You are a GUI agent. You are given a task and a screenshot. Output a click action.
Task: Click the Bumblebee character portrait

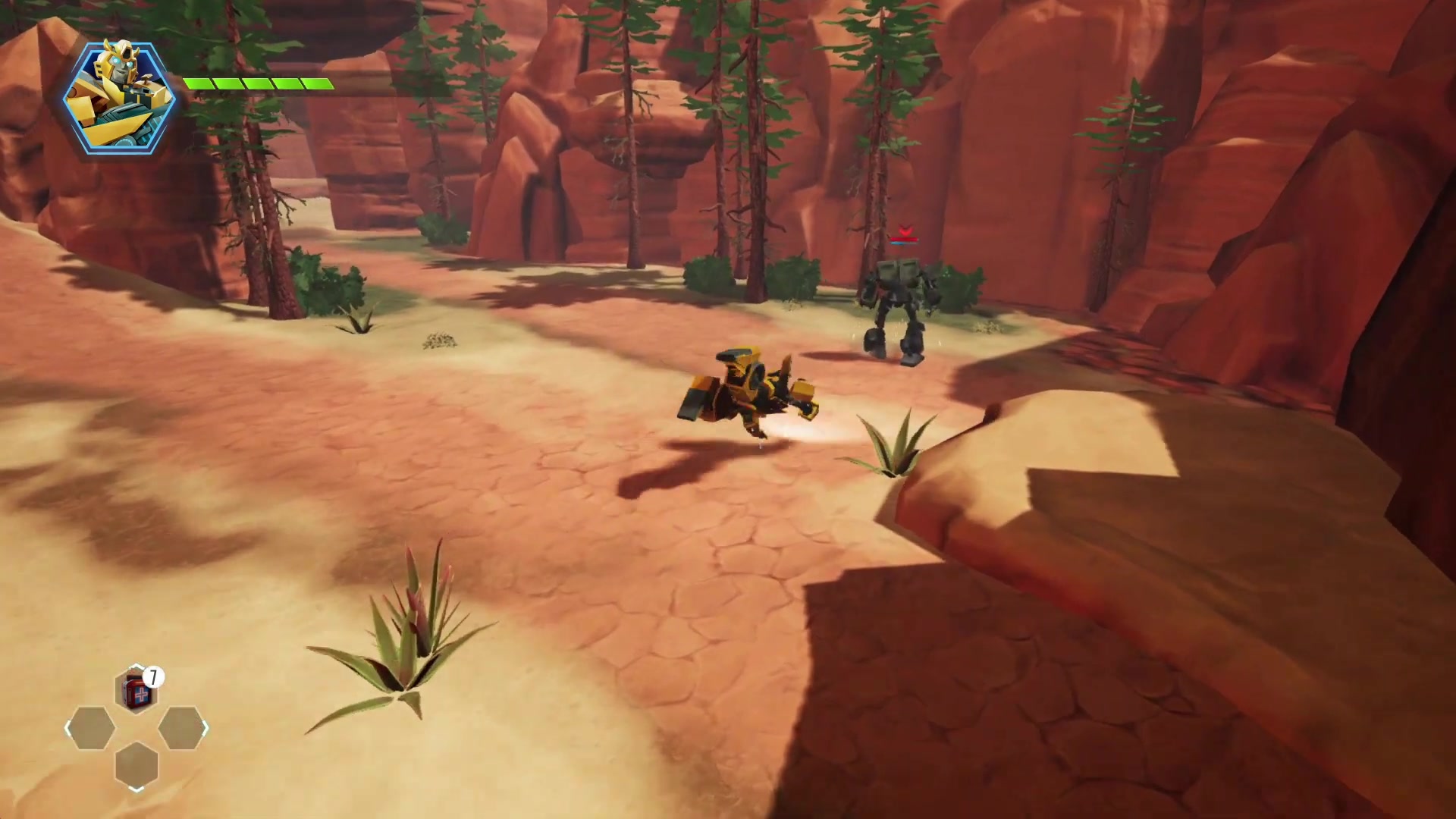[x=119, y=98]
